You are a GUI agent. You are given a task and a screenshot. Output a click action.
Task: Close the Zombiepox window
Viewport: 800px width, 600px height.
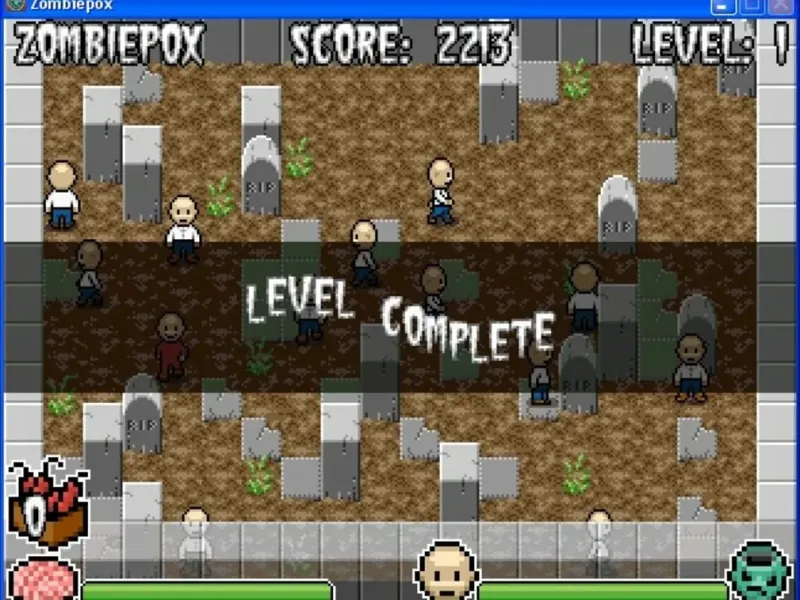coord(782,6)
